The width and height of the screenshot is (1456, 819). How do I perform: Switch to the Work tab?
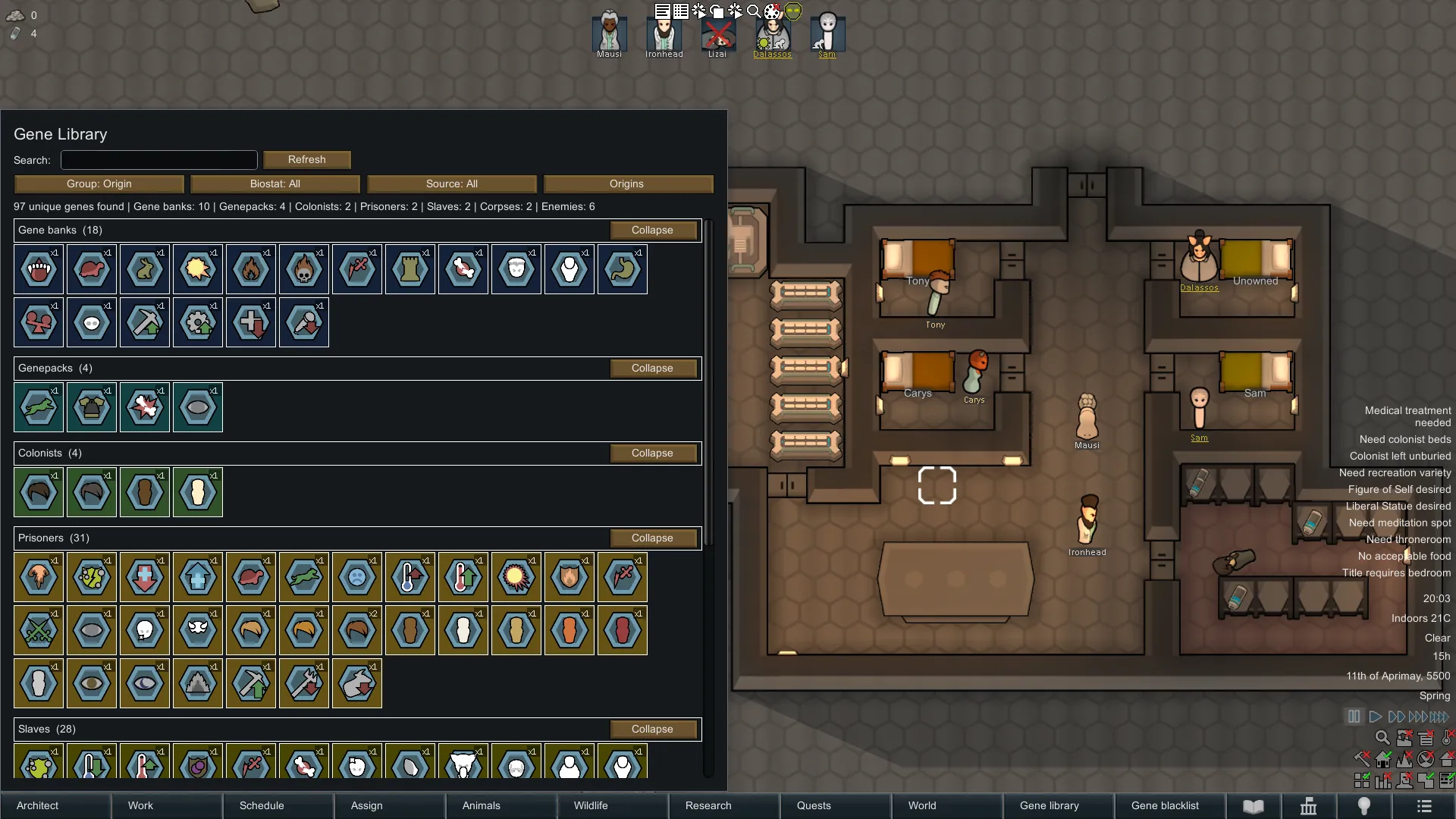[167, 805]
